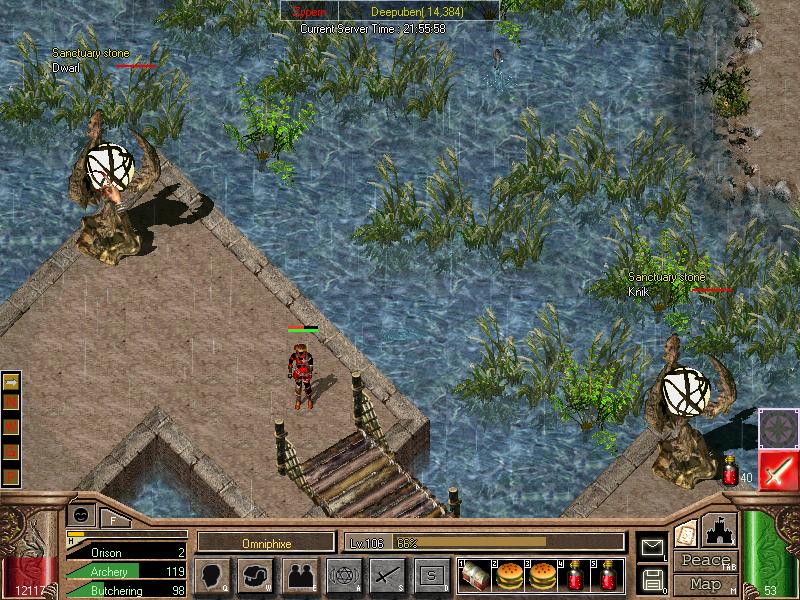The width and height of the screenshot is (800, 600).
Task: Click the floppy disk save icon
Action: pyautogui.click(x=652, y=578)
